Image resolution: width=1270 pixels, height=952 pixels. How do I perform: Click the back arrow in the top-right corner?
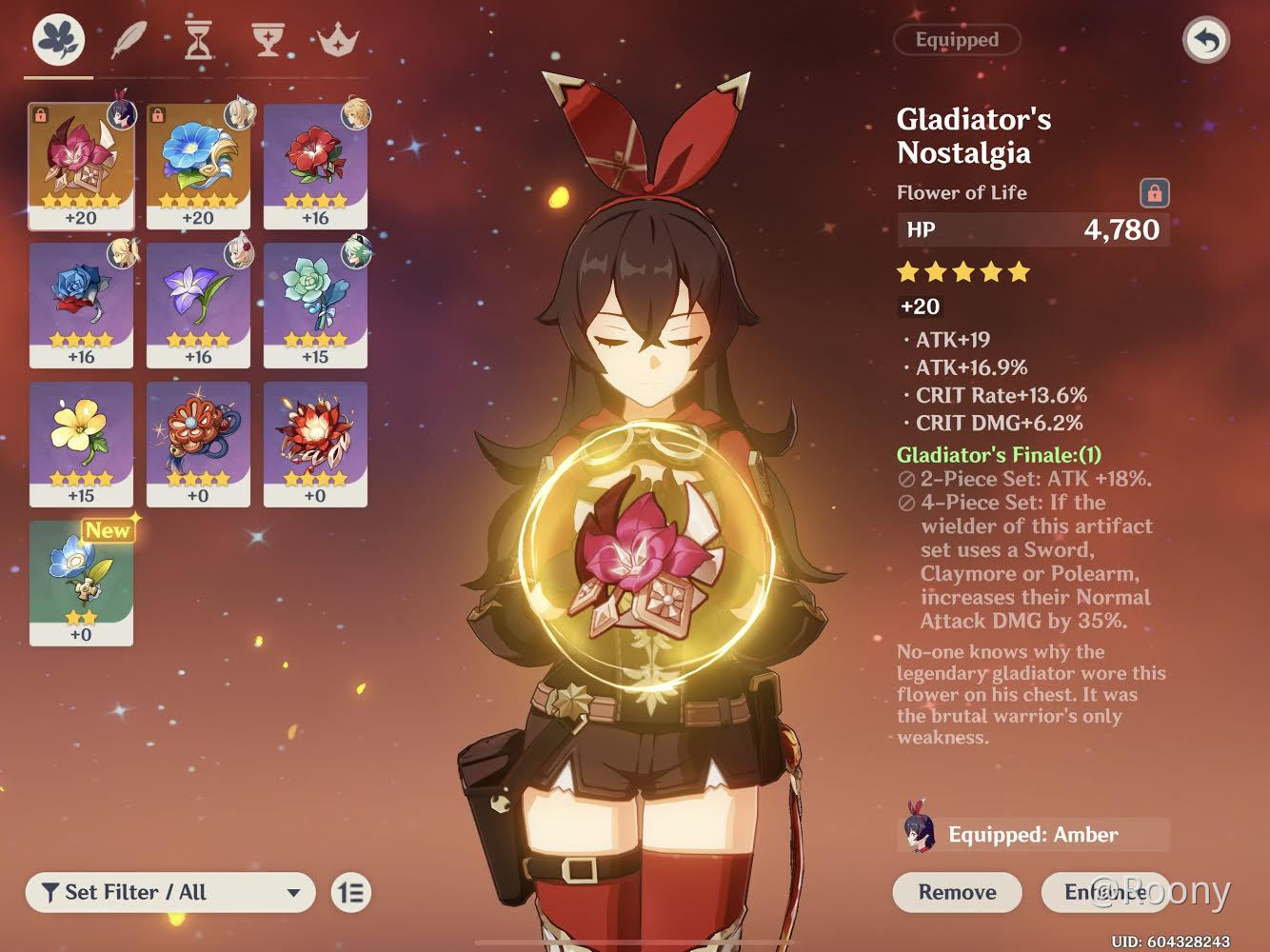[x=1206, y=40]
